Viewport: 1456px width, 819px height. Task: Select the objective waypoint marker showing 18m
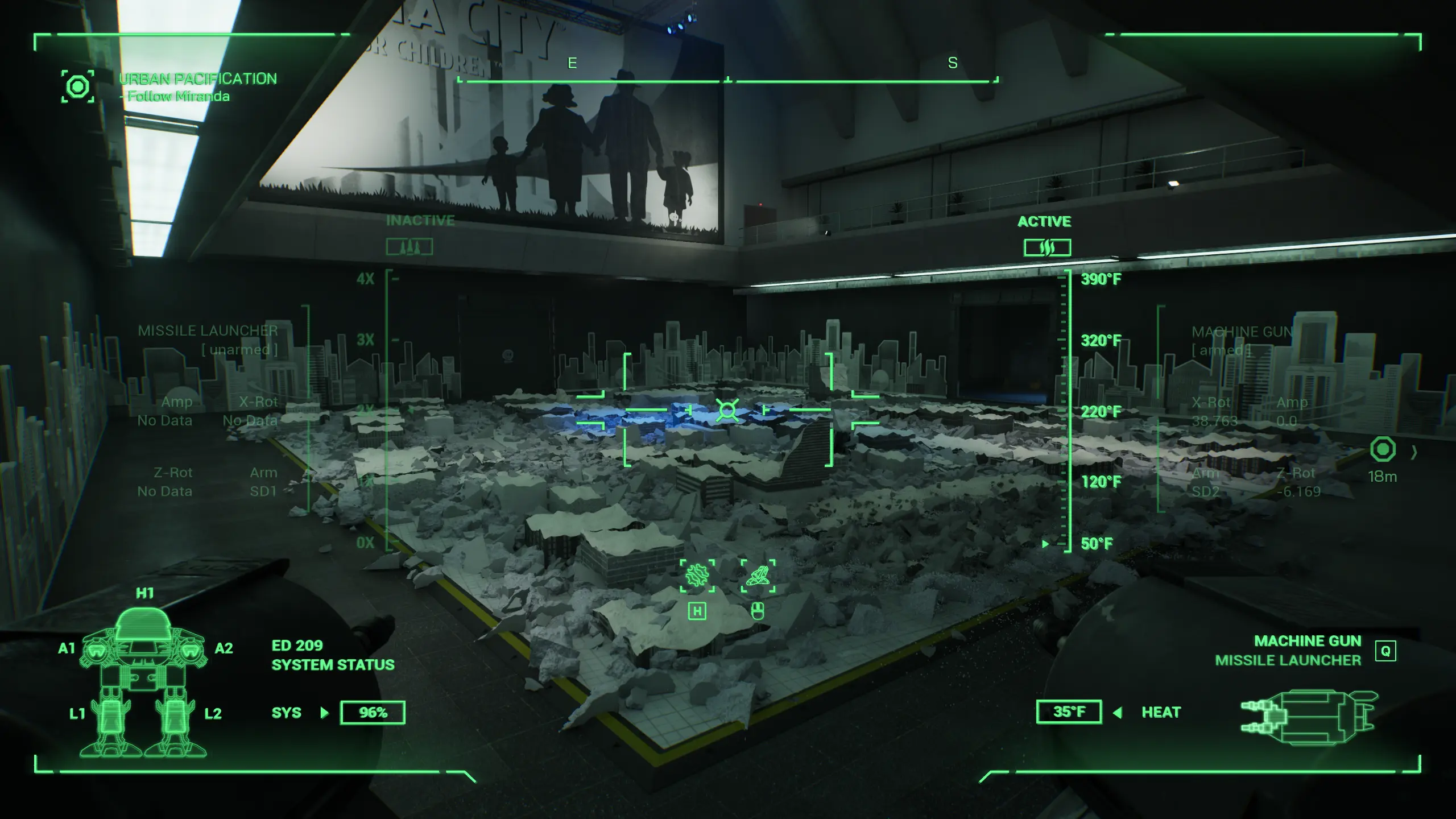pos(1383,450)
